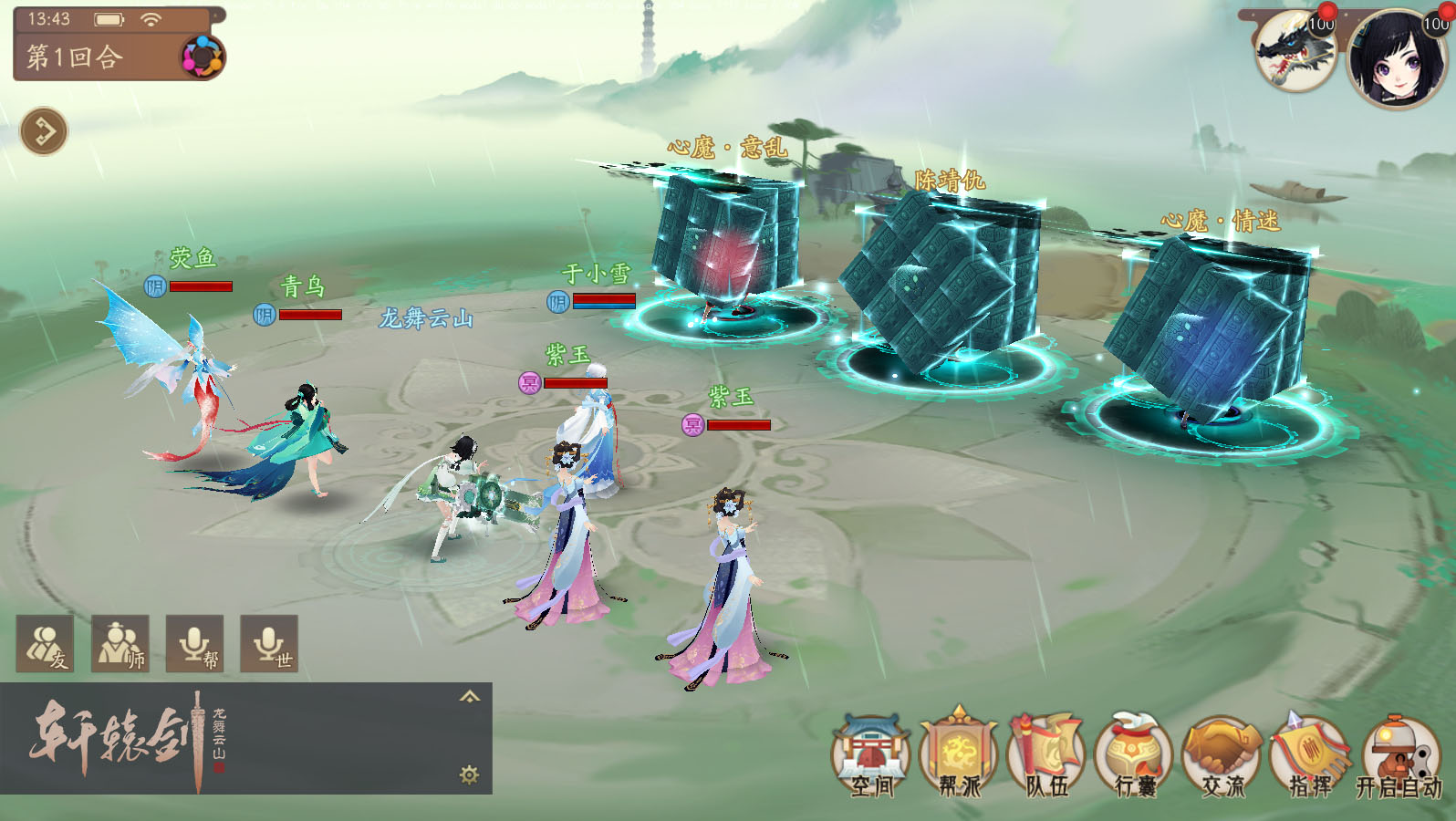The height and width of the screenshot is (821, 1456).
Task: Click the round arrow expand button
Action: click(44, 131)
